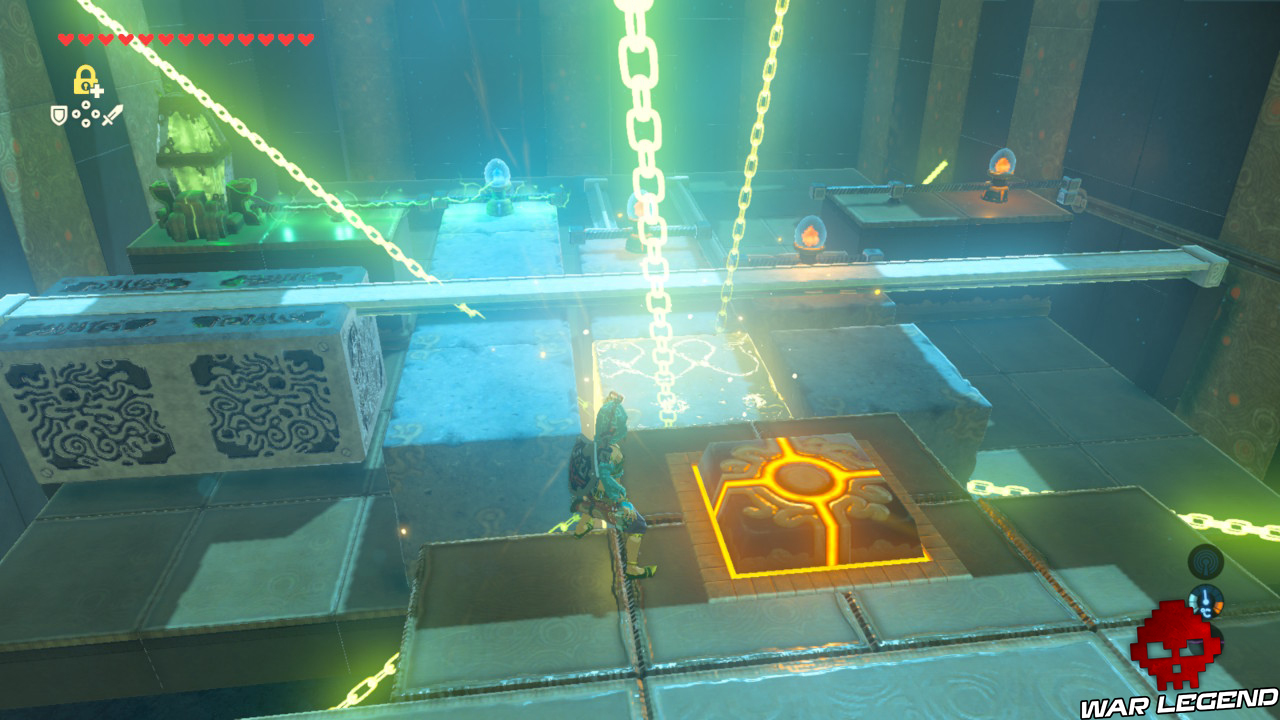The width and height of the screenshot is (1280, 720).
Task: Expand the up arrow on the D-pad icon
Action: tap(85, 104)
